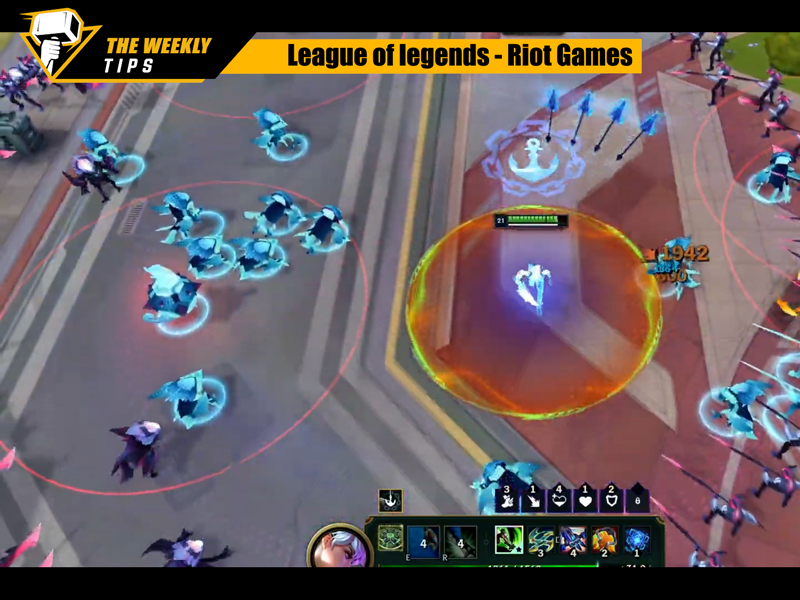Click the stat upgrade icon showing 3
800x600 pixels.
coord(508,498)
